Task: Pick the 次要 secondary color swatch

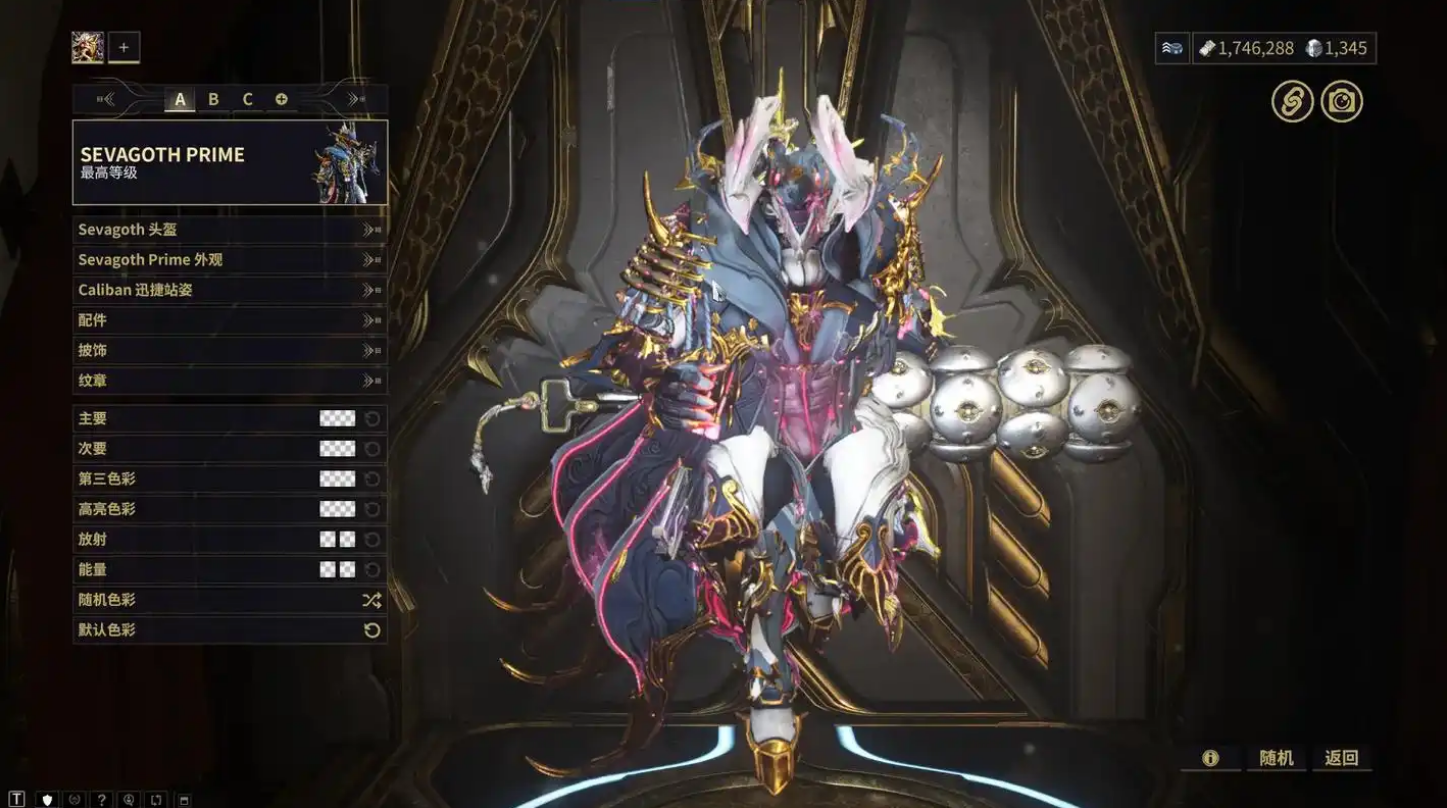Action: click(x=337, y=449)
